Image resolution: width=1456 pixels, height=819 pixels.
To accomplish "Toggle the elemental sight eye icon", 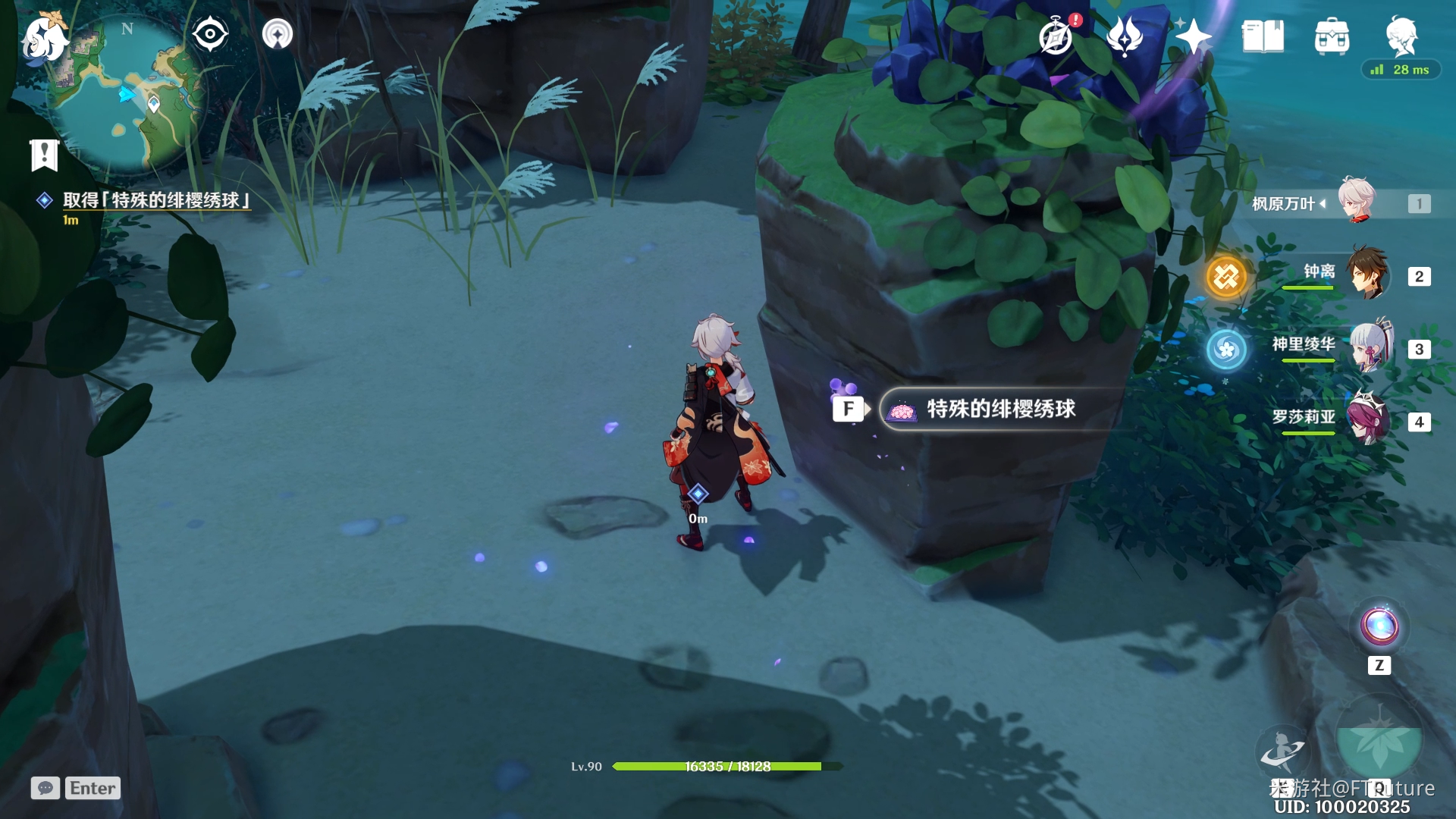I will pyautogui.click(x=210, y=34).
